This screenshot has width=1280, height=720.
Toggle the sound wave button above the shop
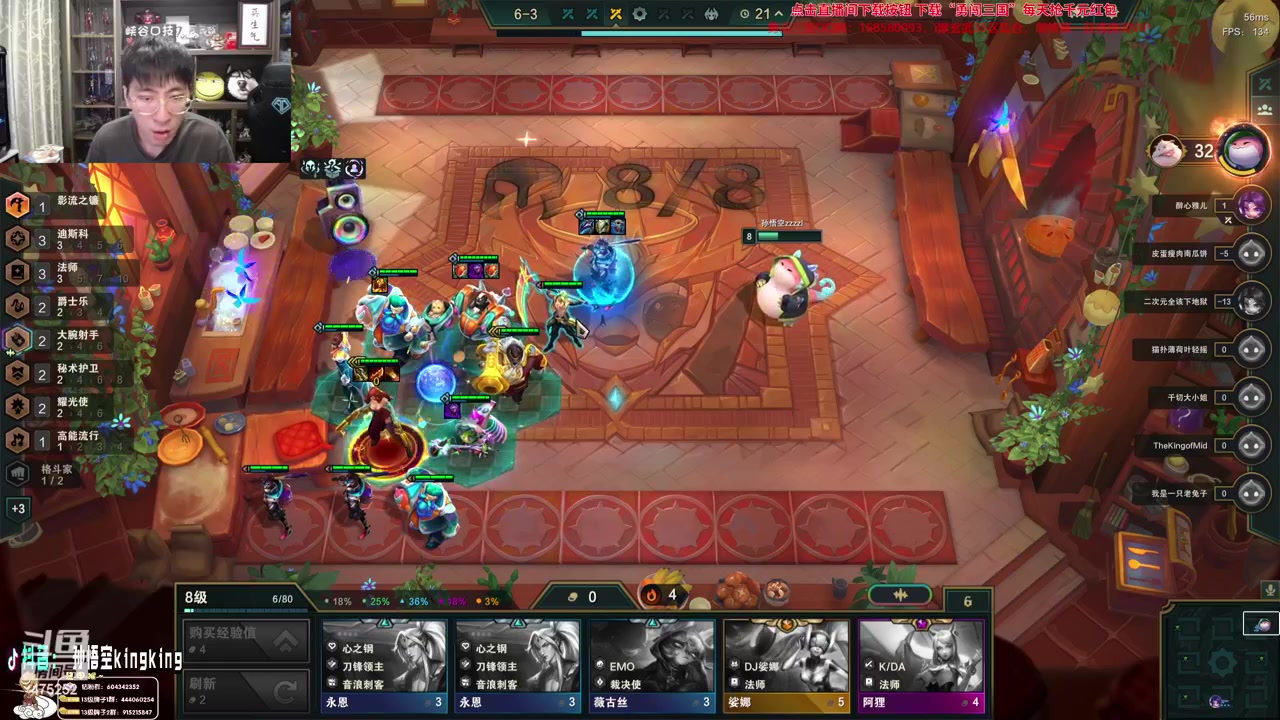[x=900, y=595]
